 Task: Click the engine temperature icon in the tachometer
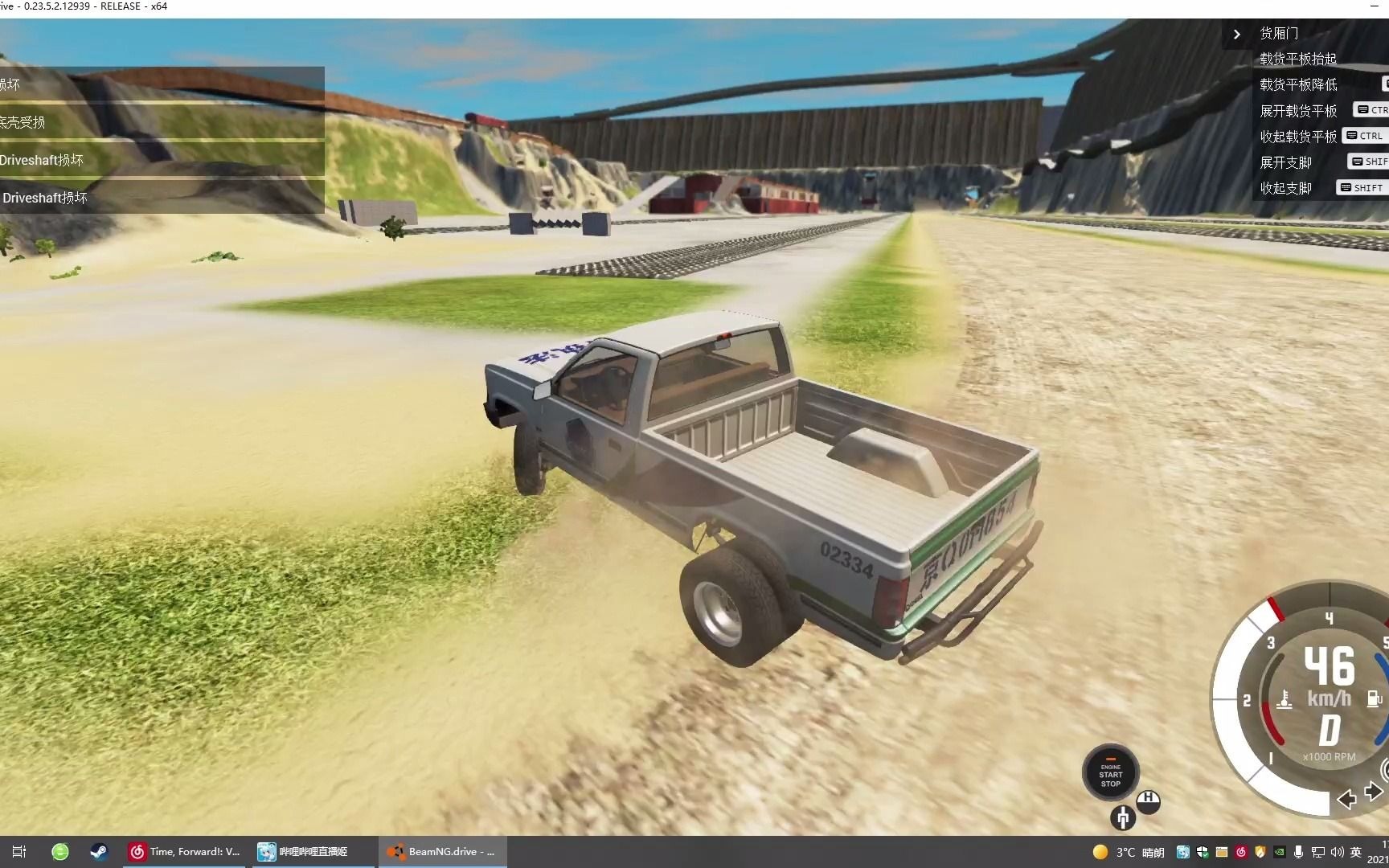(1285, 698)
